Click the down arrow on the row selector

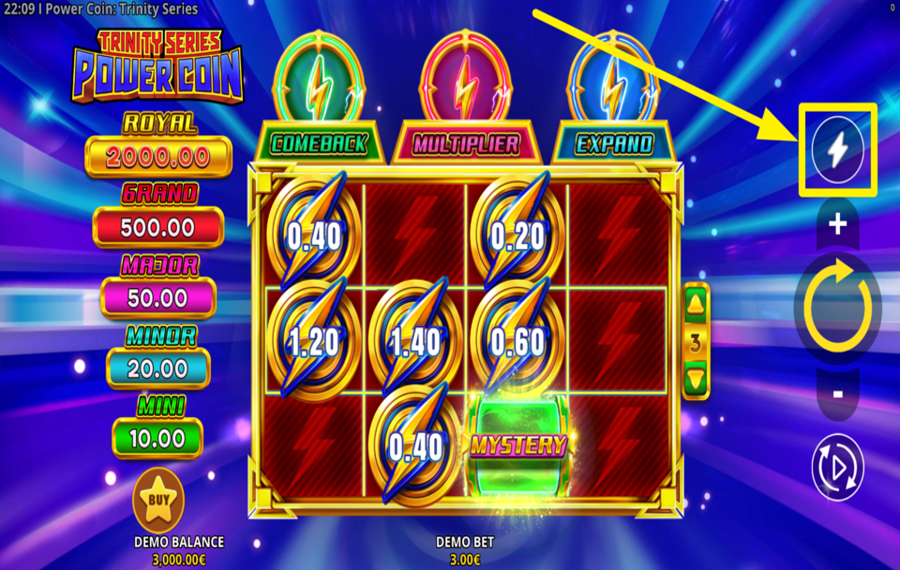(697, 379)
